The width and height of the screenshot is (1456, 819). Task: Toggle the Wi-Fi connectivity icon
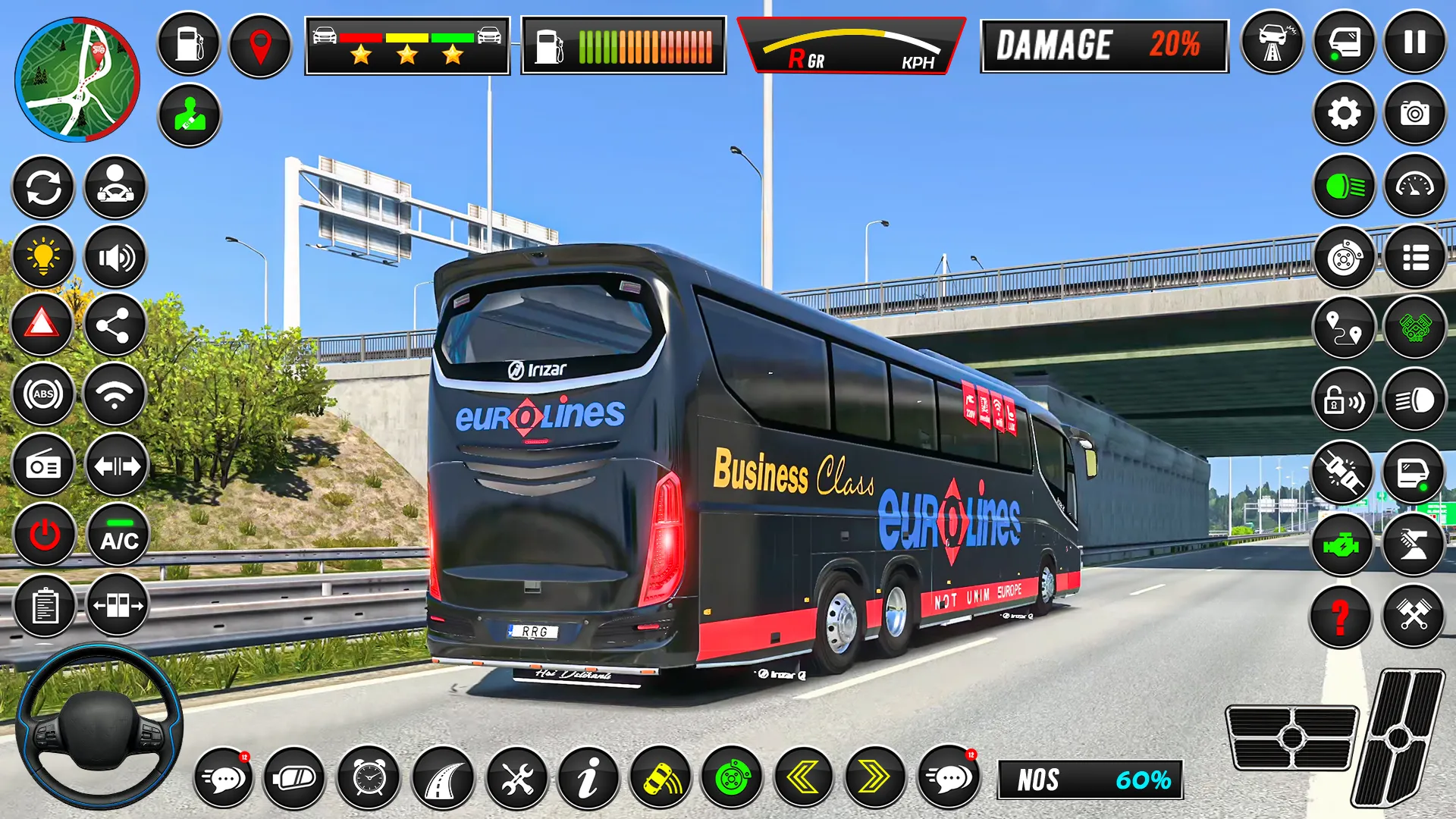(x=114, y=394)
